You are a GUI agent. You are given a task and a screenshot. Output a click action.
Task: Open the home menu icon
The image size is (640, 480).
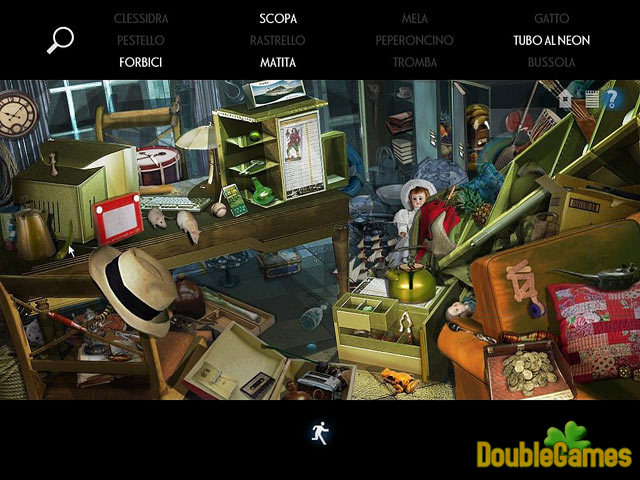566,99
